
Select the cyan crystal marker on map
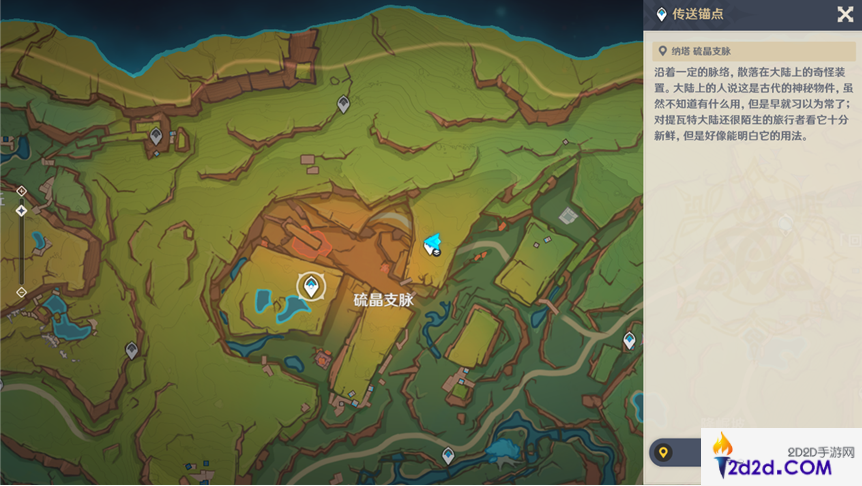[x=434, y=243]
